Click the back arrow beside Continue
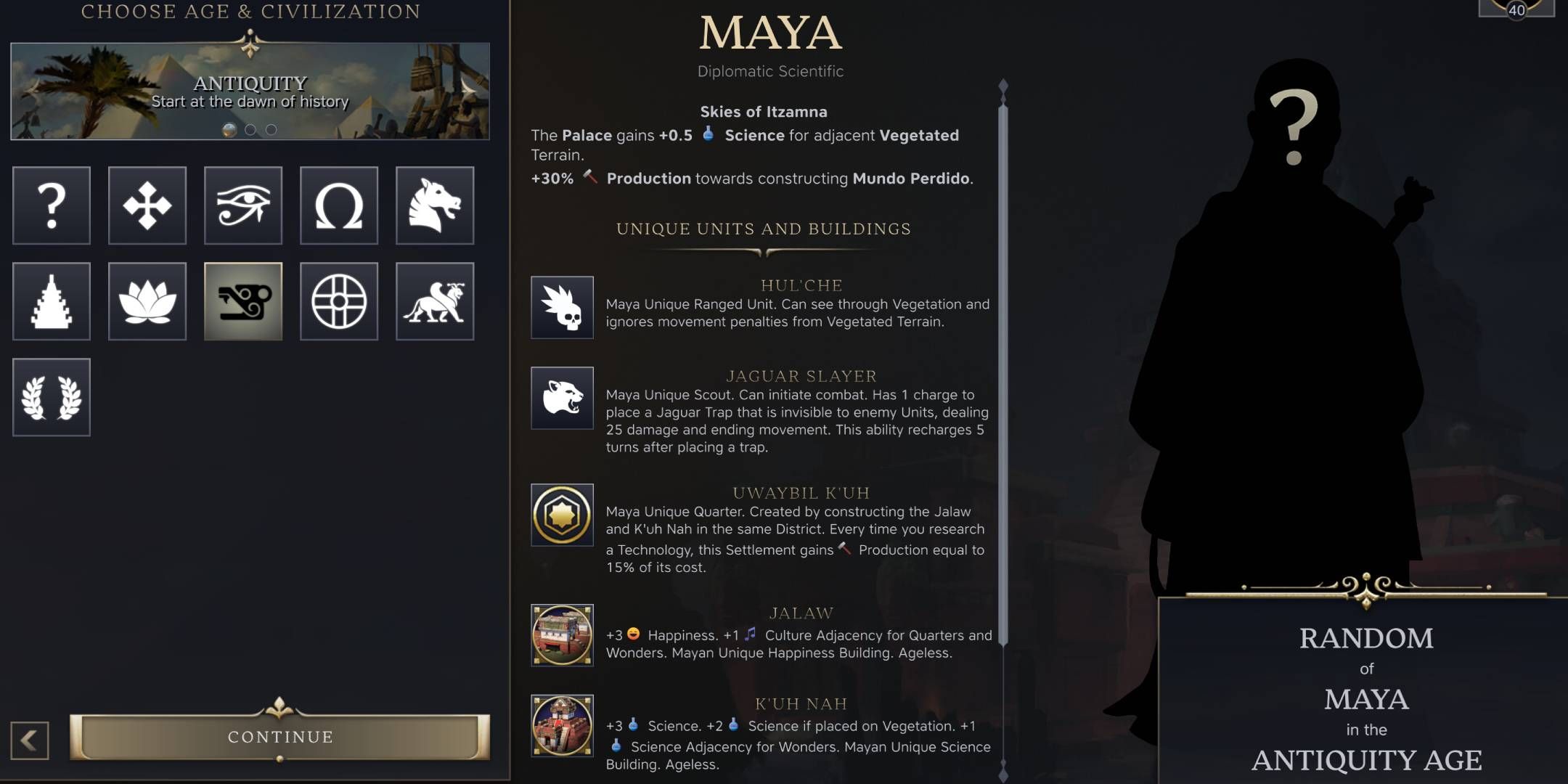Screen dimensions: 1568x784 30,737
